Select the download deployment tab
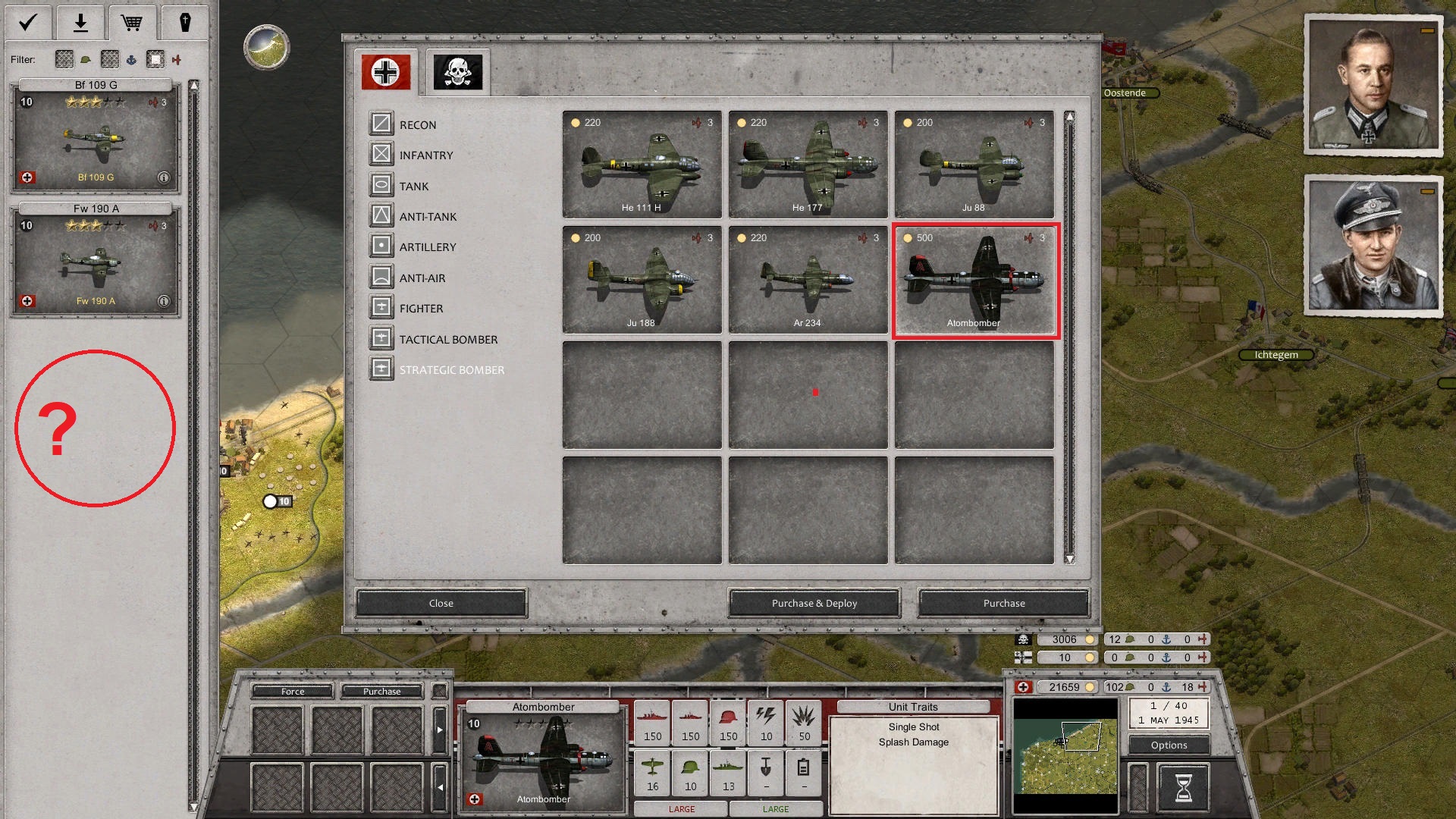Viewport: 1456px width, 819px height. point(79,22)
